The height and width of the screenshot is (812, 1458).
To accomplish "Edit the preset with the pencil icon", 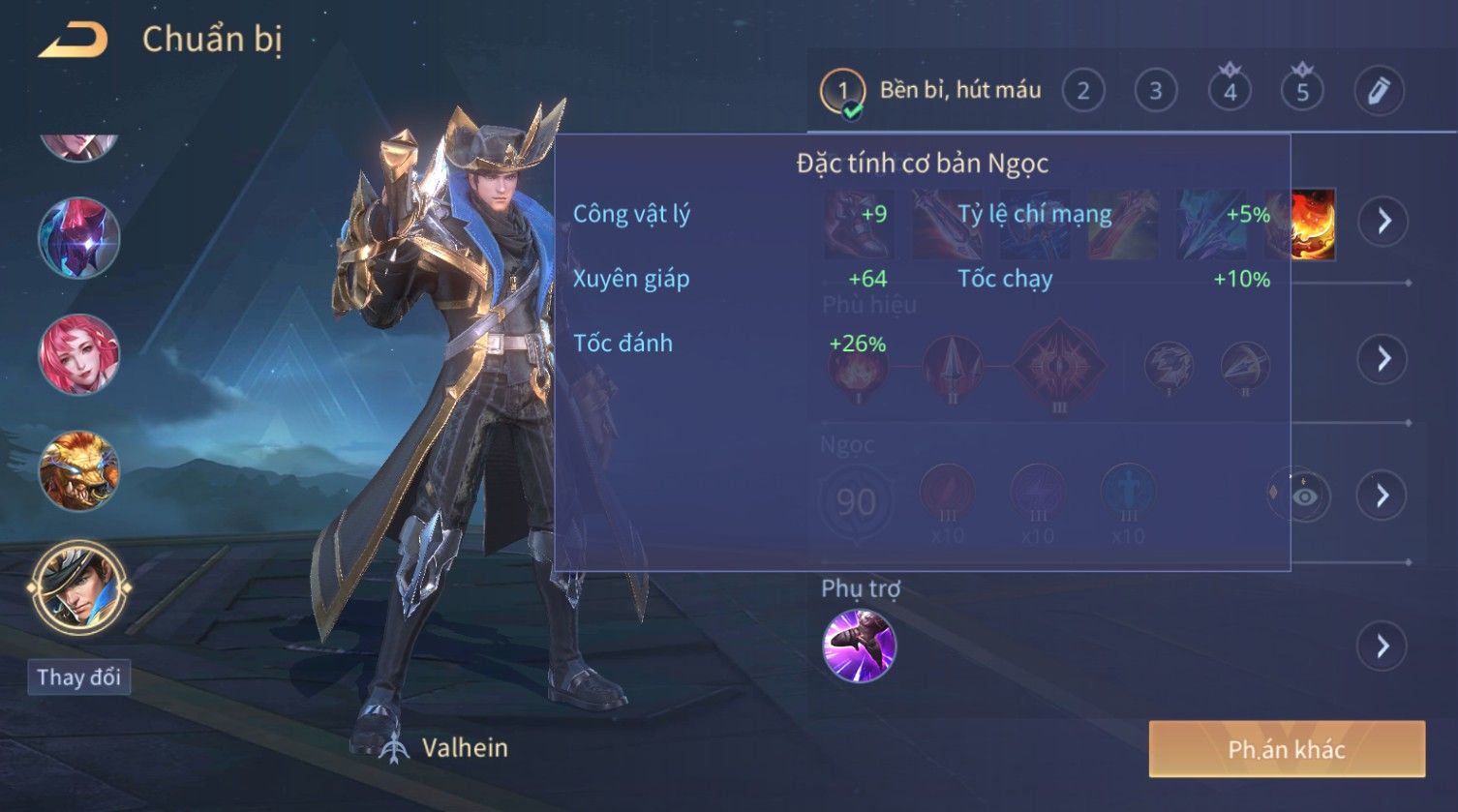I will click(1379, 91).
